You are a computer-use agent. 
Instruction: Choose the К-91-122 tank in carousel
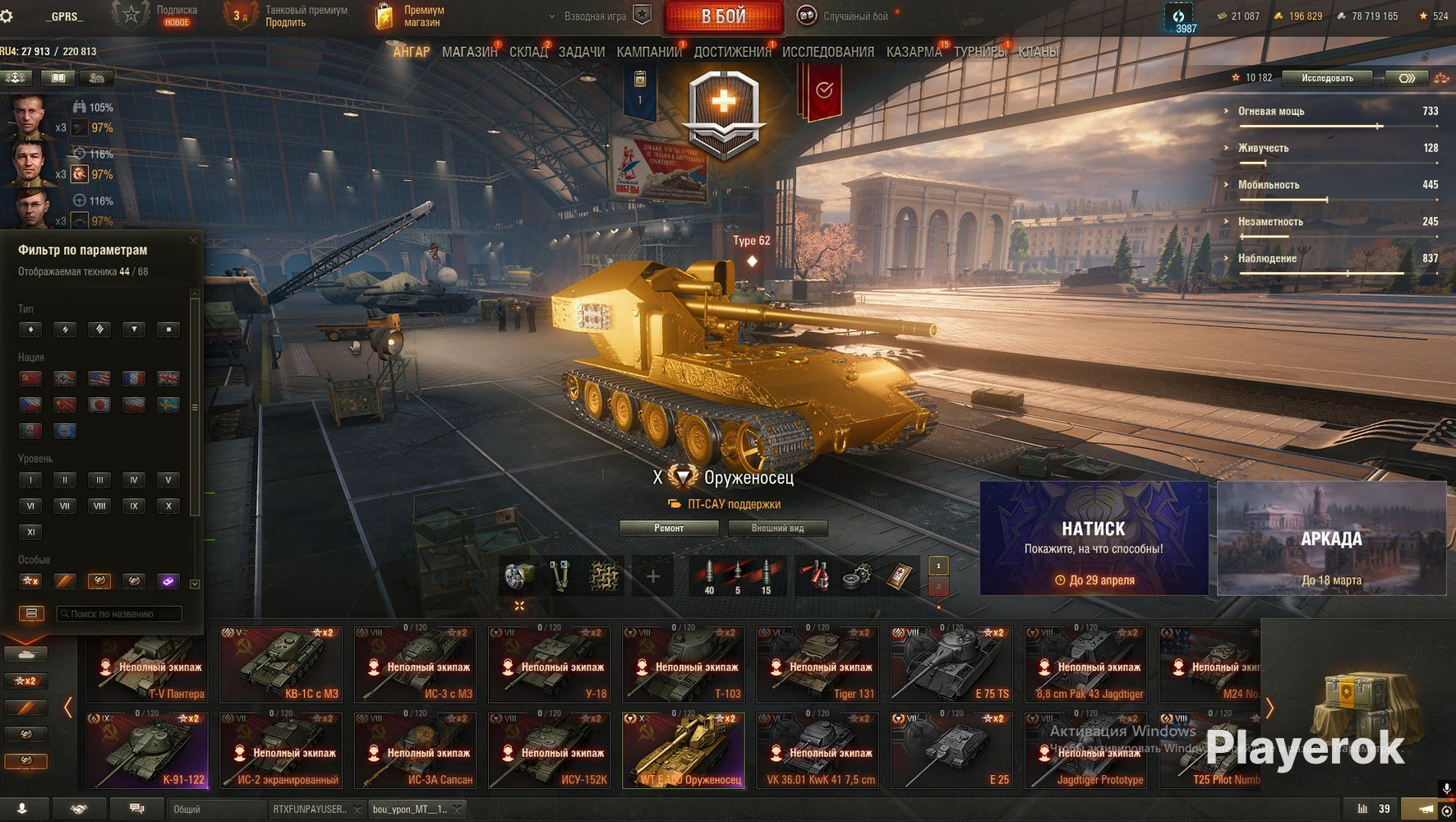148,750
